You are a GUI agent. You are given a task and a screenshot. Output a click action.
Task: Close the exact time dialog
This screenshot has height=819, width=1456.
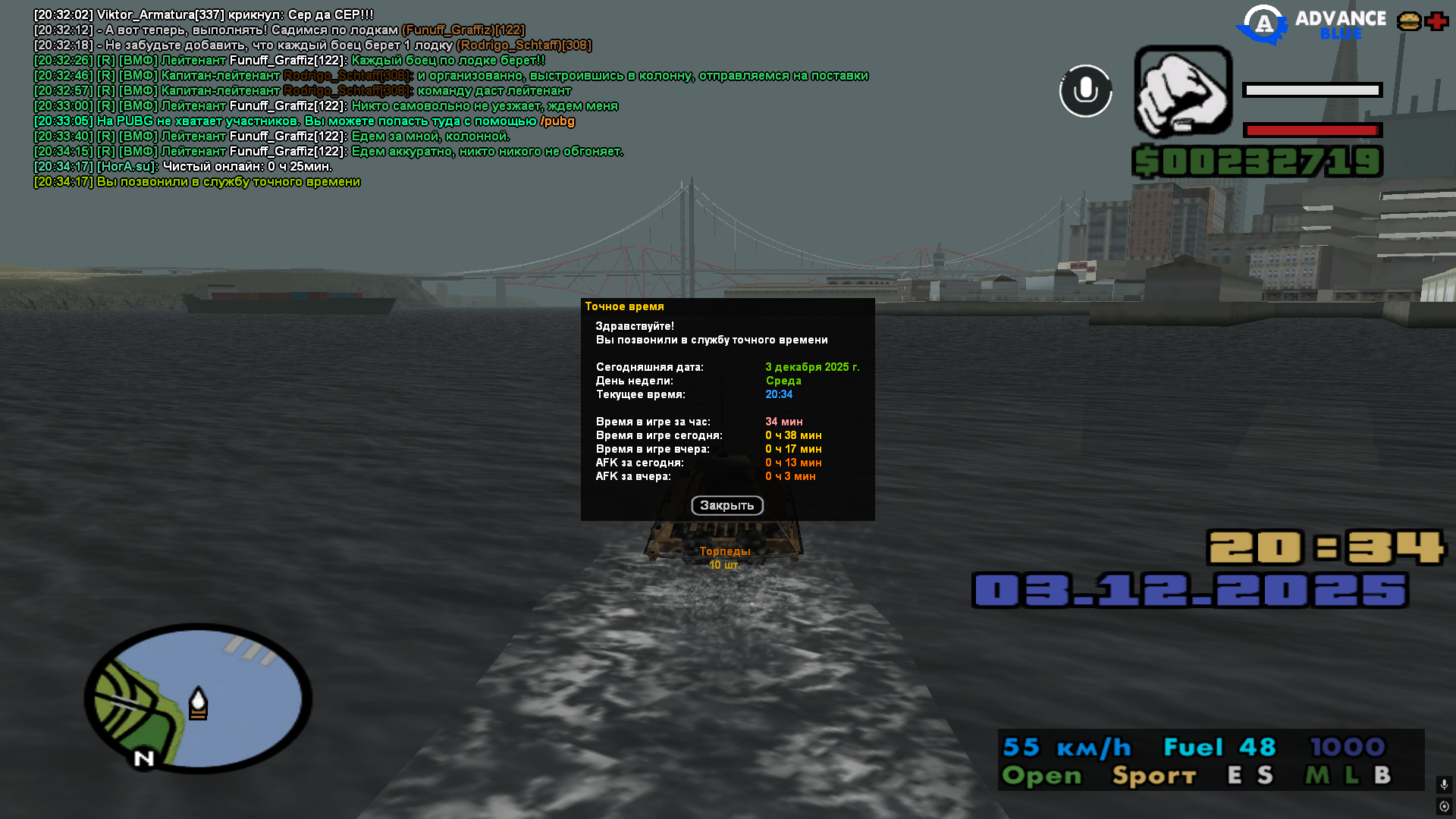[x=726, y=506]
